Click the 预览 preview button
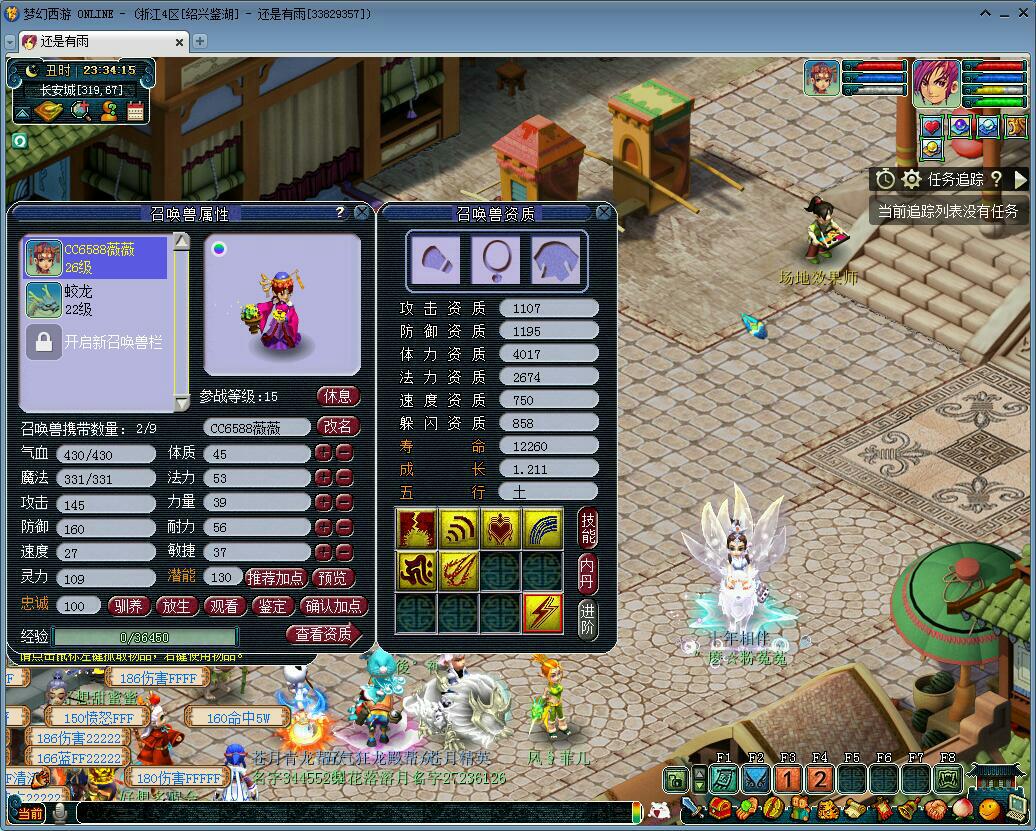The width and height of the screenshot is (1036, 831). tap(332, 578)
